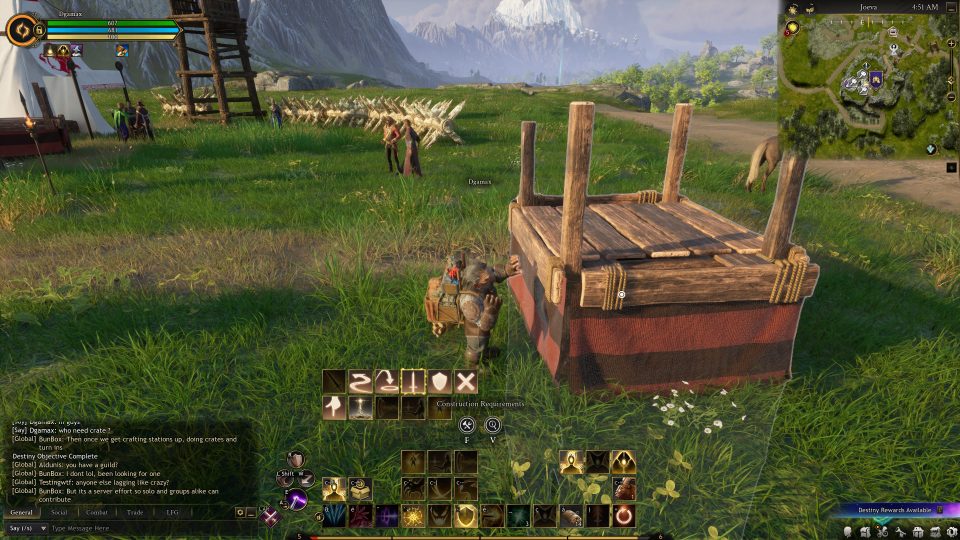Open chat settings gear button
The image size is (960, 540).
(x=240, y=512)
